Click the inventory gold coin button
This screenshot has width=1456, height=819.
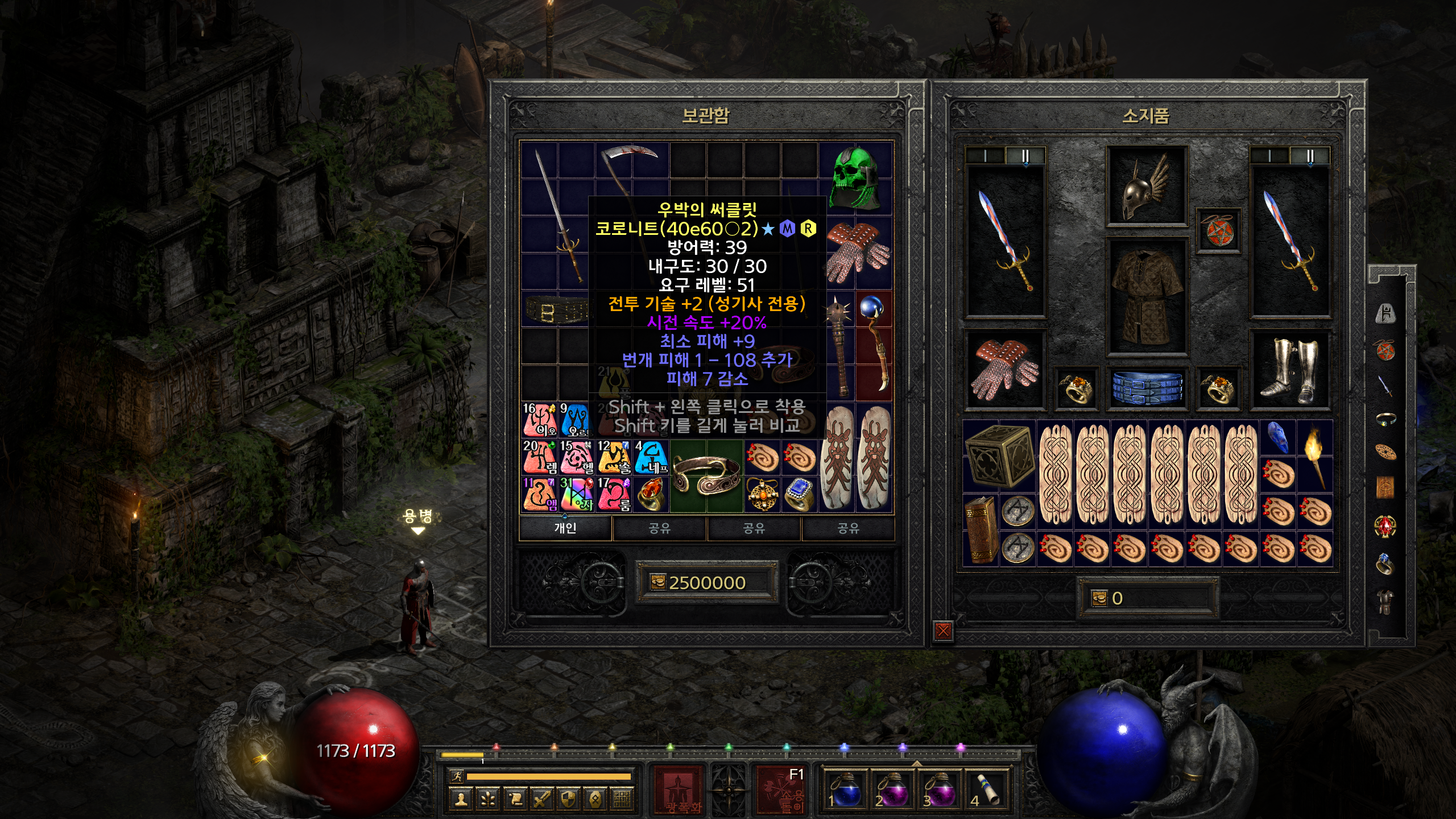(x=1099, y=598)
